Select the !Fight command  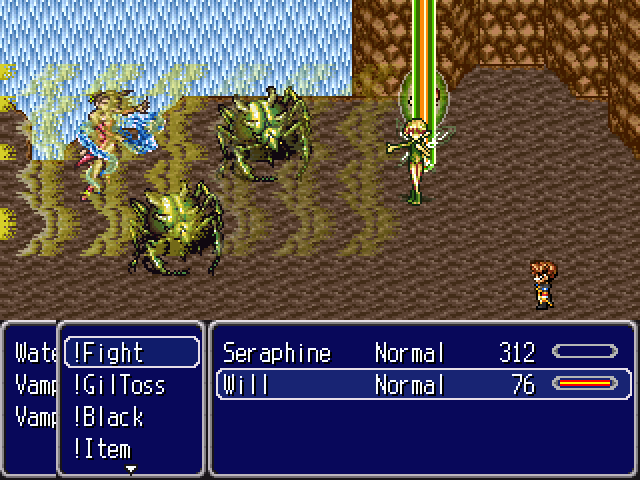pos(130,353)
